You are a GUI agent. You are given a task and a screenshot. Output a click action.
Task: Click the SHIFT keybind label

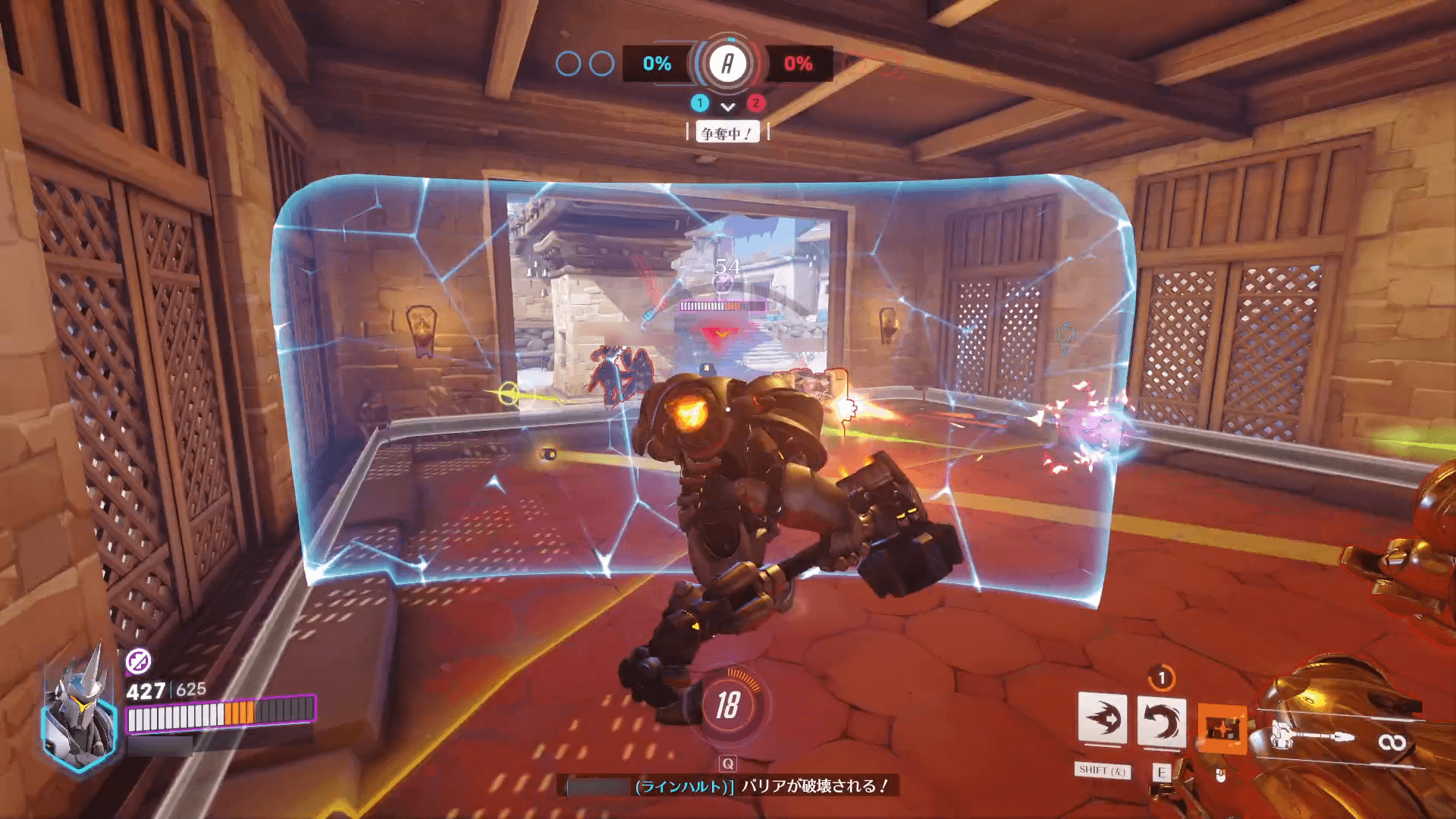tap(1102, 771)
